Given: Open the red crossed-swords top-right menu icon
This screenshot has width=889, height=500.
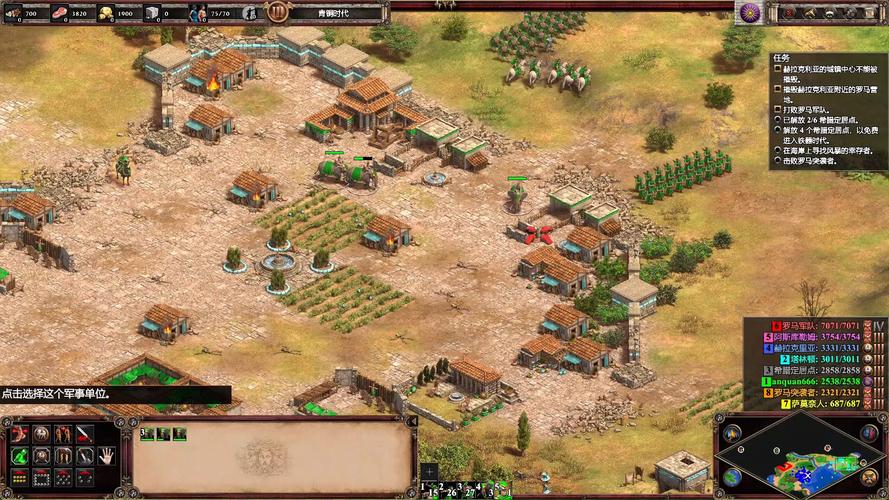Looking at the screenshot, I should tap(787, 12).
